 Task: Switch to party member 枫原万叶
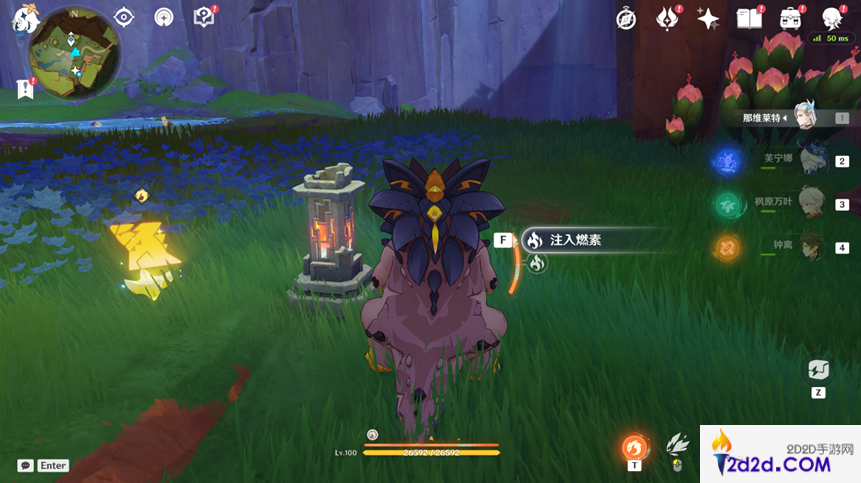(811, 203)
